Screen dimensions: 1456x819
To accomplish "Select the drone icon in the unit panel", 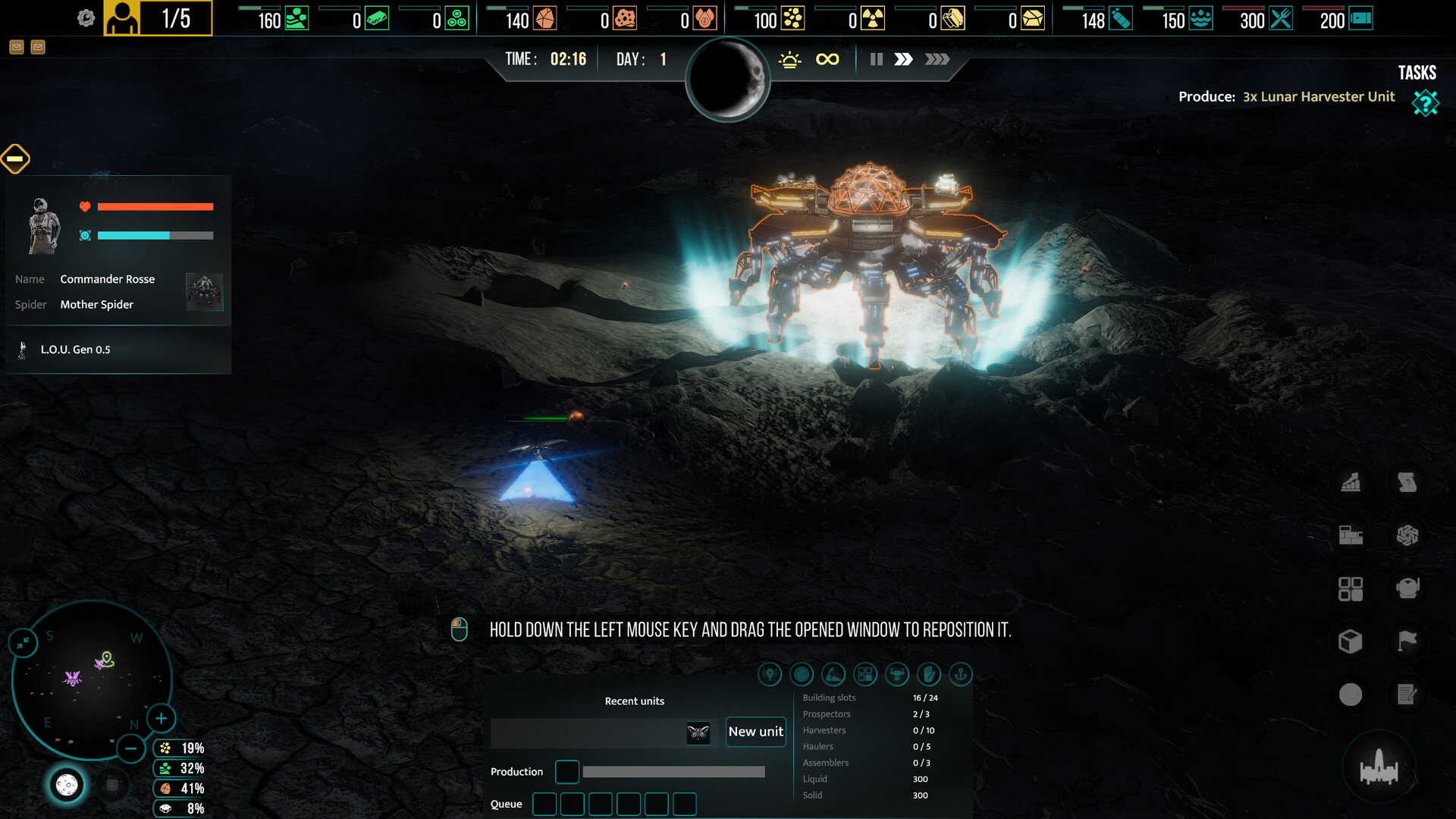I will [897, 674].
